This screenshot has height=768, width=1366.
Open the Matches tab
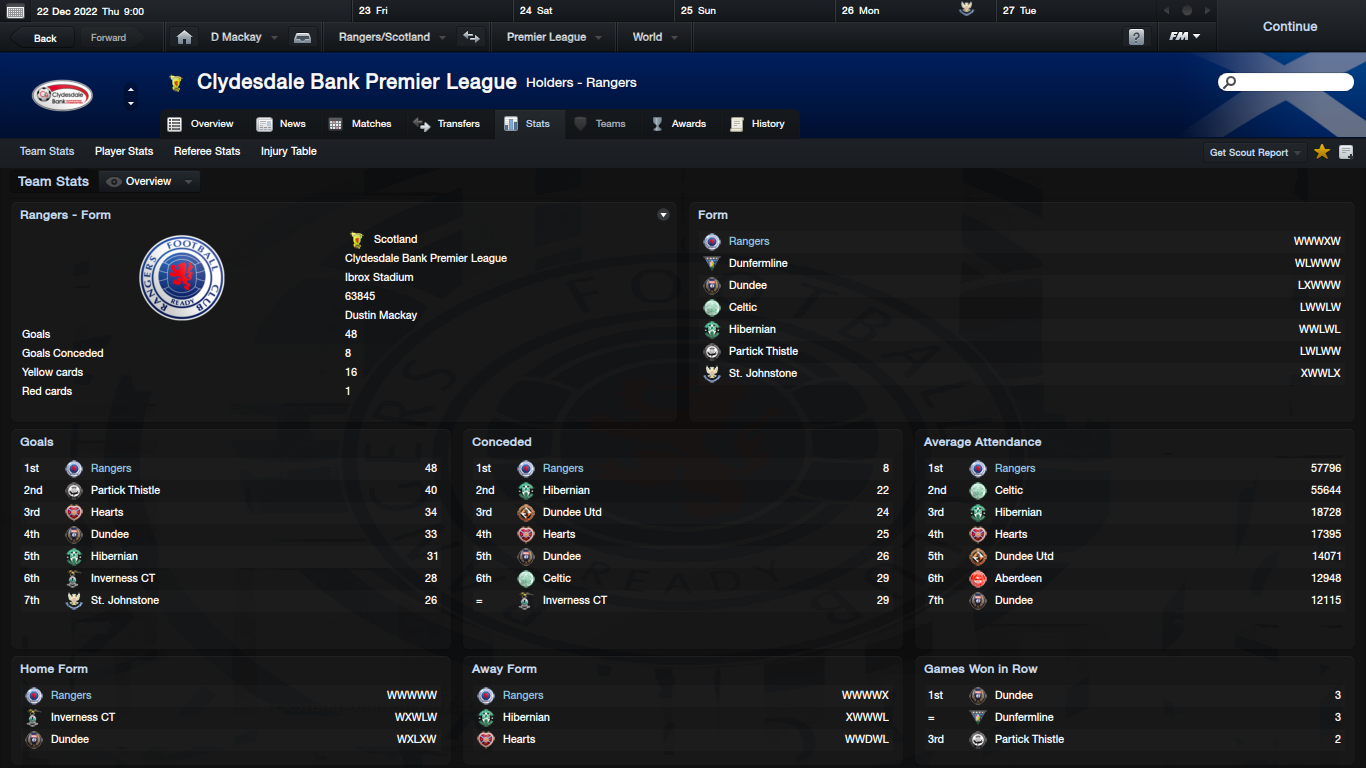coord(361,124)
